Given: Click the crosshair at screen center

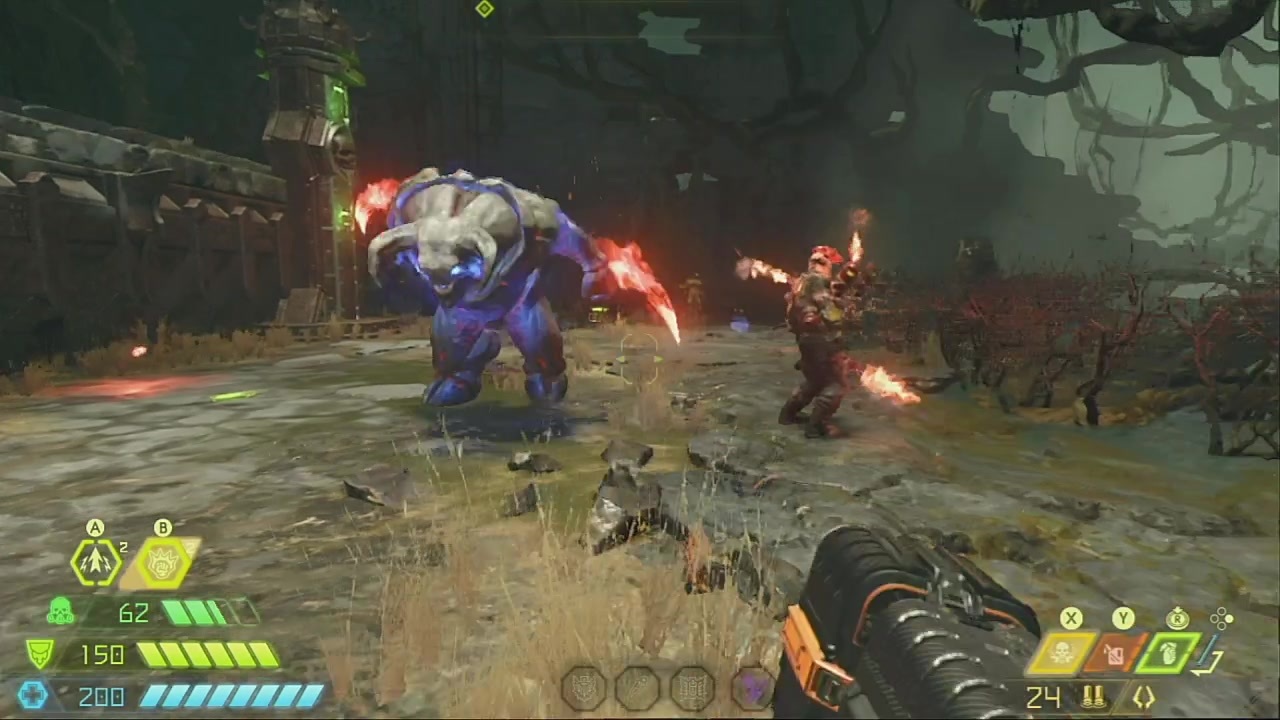Looking at the screenshot, I should click(x=640, y=360).
